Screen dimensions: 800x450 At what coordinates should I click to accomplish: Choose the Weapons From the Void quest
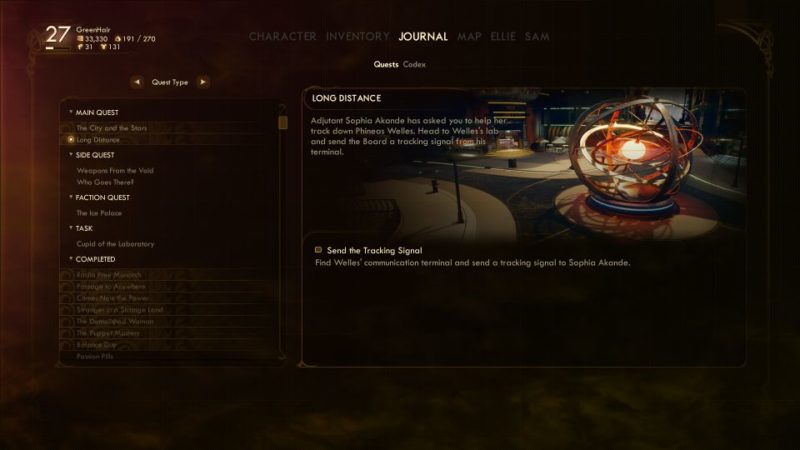[x=115, y=171]
